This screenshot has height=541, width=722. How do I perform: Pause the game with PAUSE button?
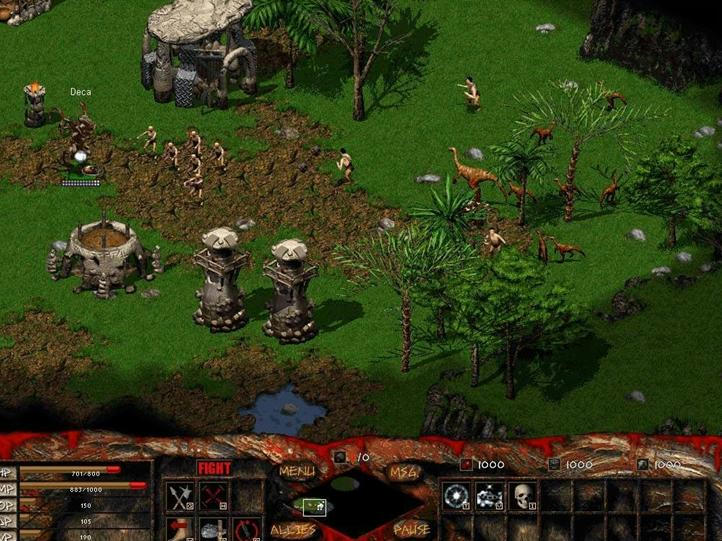tap(412, 529)
